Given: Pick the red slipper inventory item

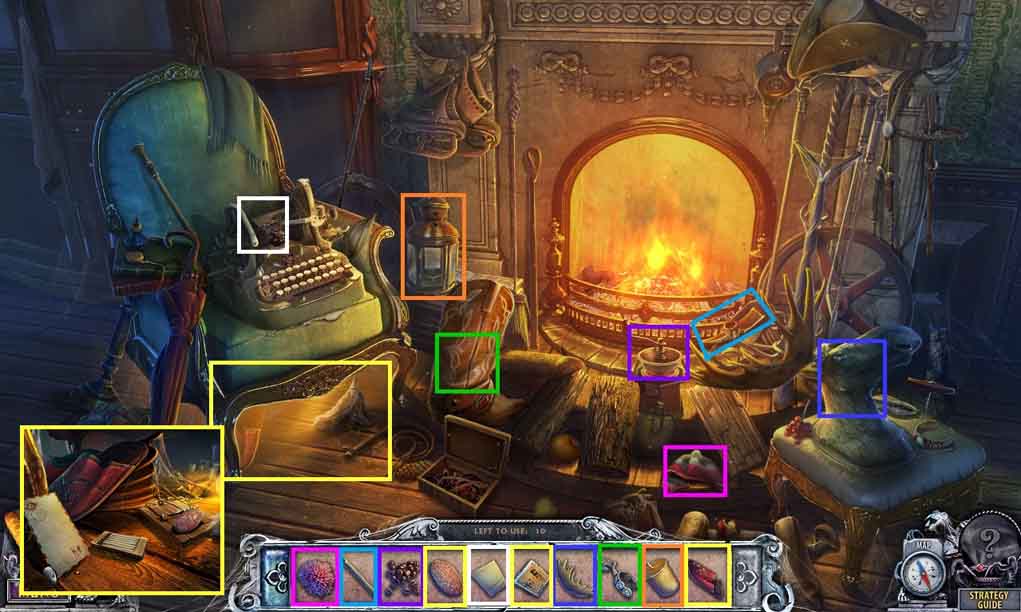Looking at the screenshot, I should click(x=706, y=575).
